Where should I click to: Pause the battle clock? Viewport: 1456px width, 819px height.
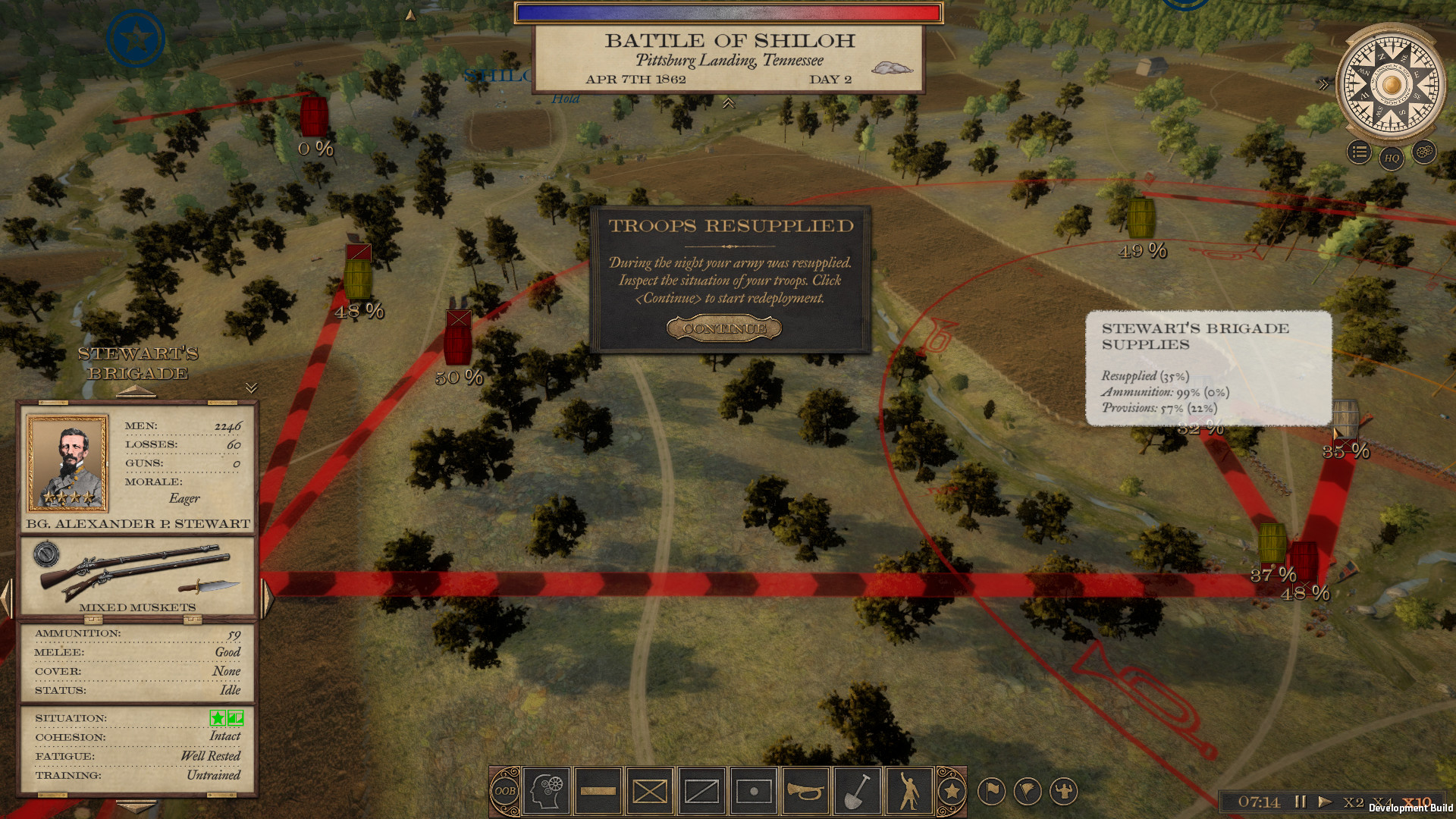1301,801
